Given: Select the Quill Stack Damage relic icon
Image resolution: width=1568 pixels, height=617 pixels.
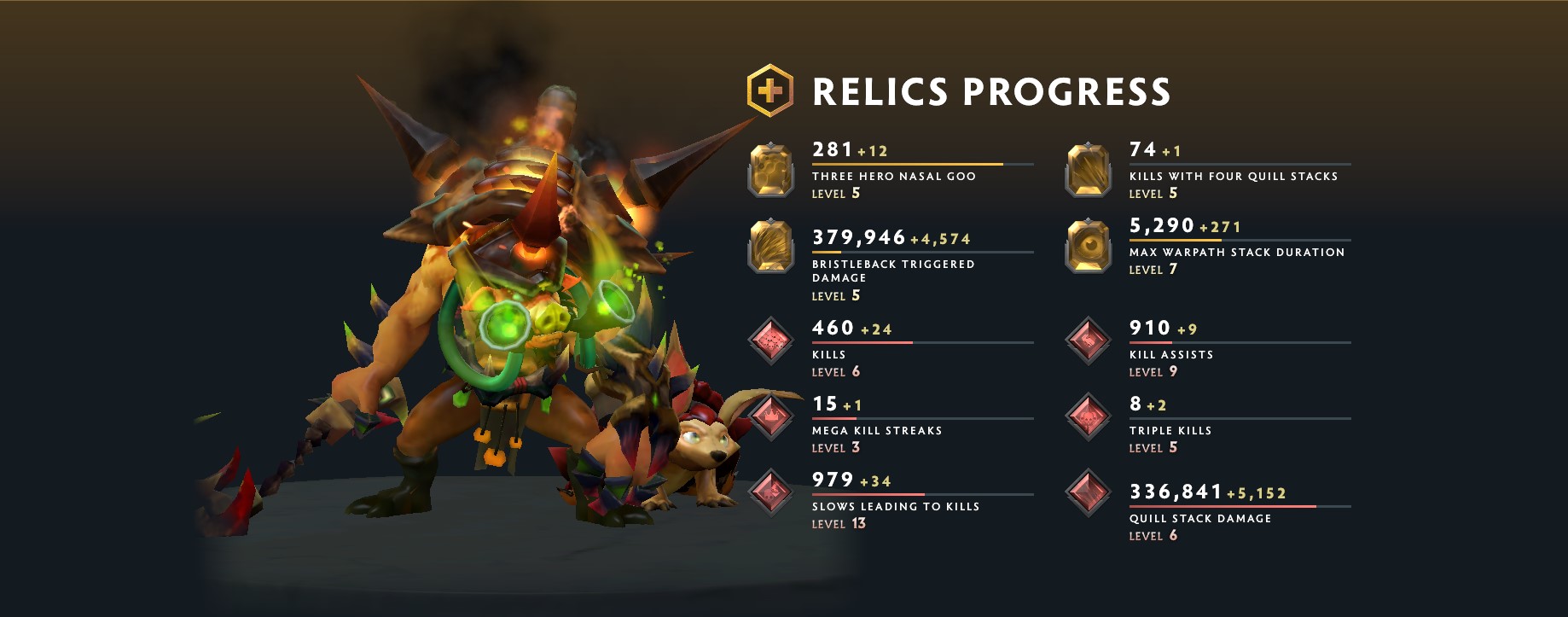Looking at the screenshot, I should click(x=1087, y=492).
